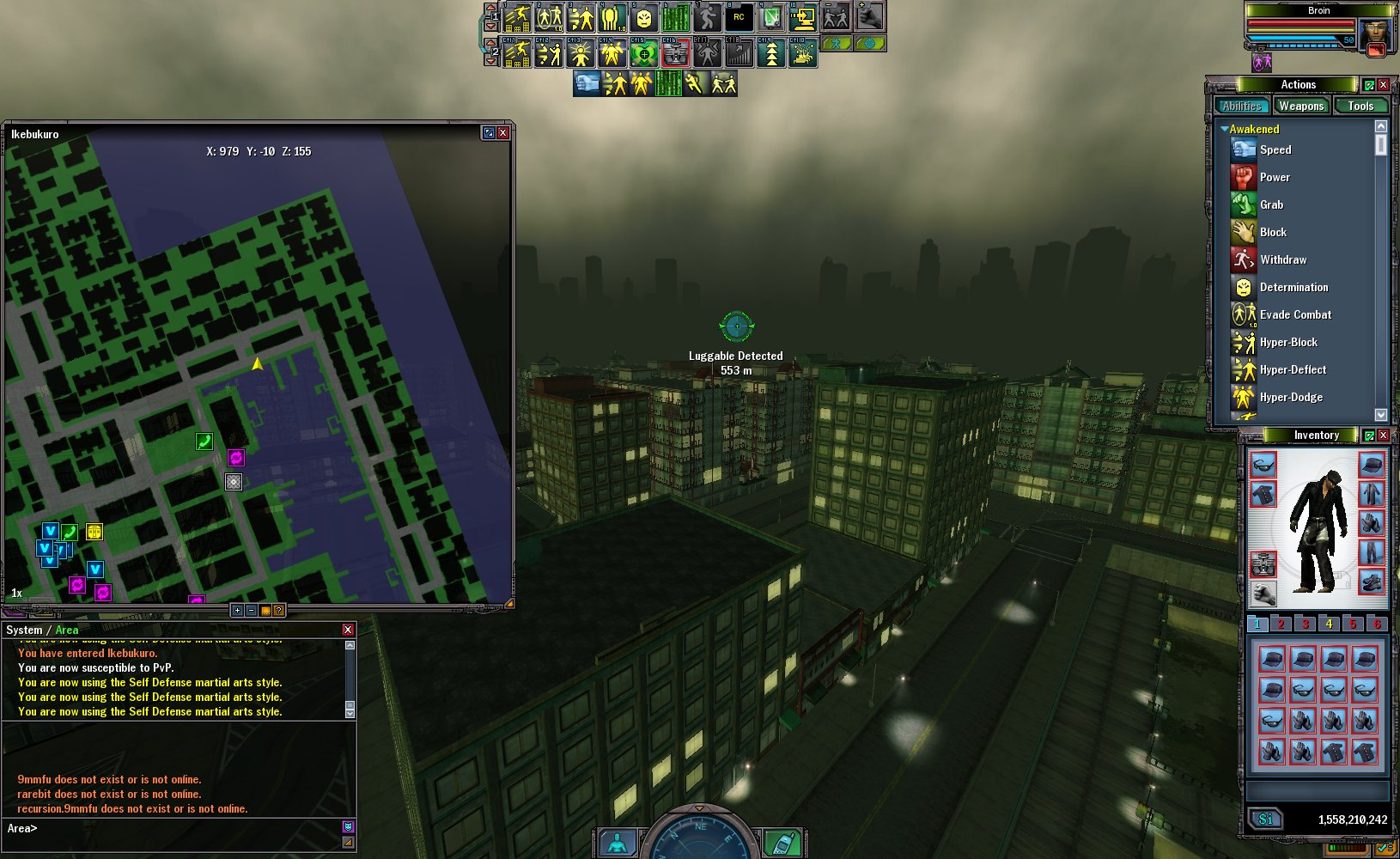Activate the Speed ability
This screenshot has width=1400, height=859.
click(x=1275, y=149)
